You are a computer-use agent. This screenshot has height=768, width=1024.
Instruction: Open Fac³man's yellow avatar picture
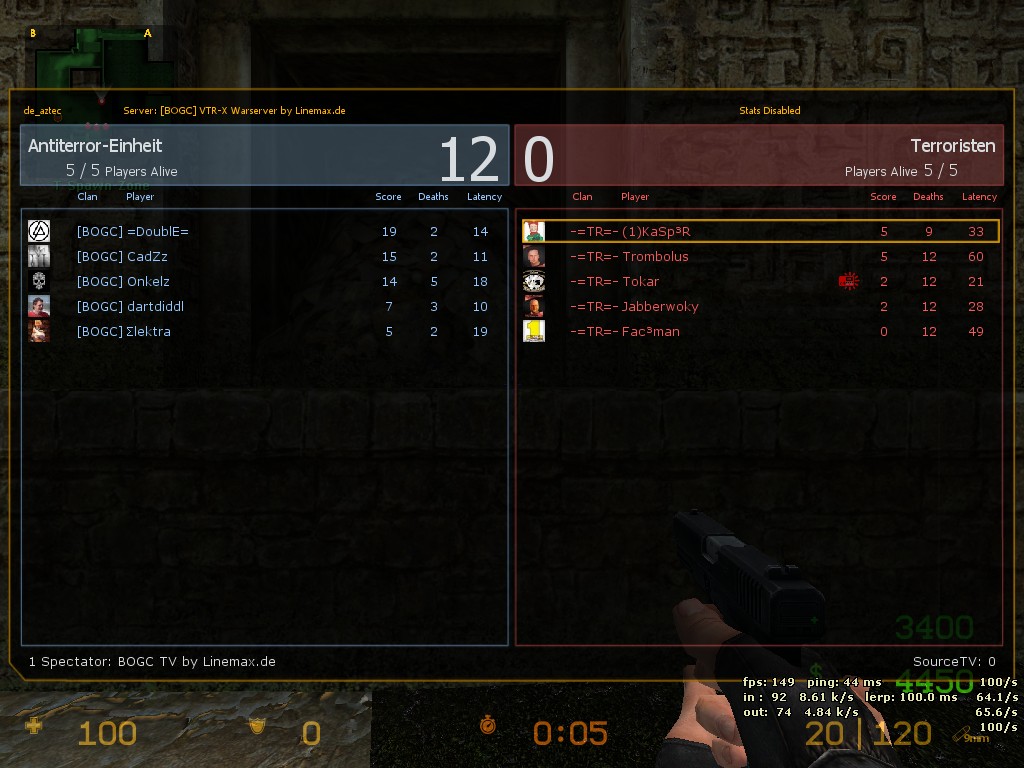pos(534,331)
